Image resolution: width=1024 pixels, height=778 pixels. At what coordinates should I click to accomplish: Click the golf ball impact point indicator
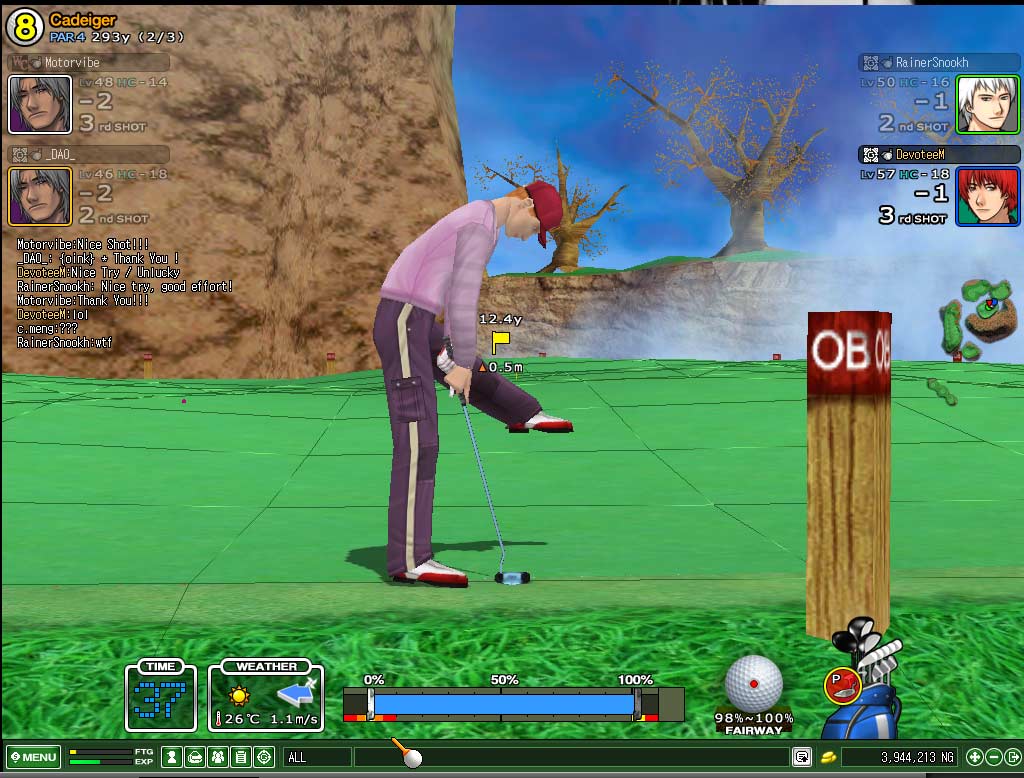[753, 683]
